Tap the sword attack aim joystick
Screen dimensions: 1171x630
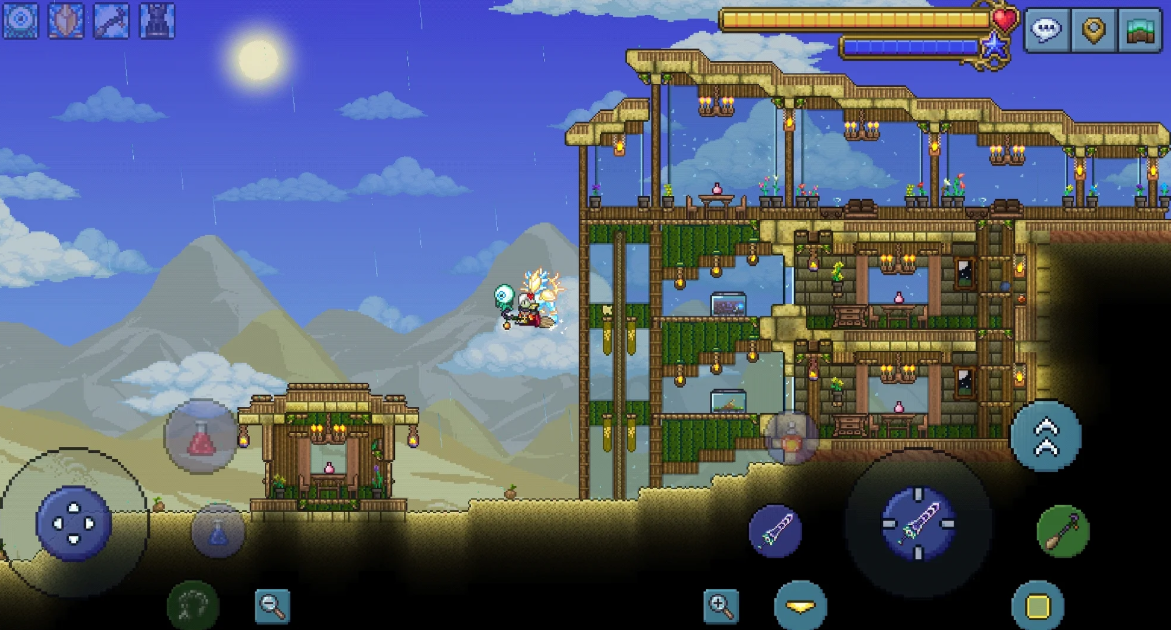click(918, 523)
